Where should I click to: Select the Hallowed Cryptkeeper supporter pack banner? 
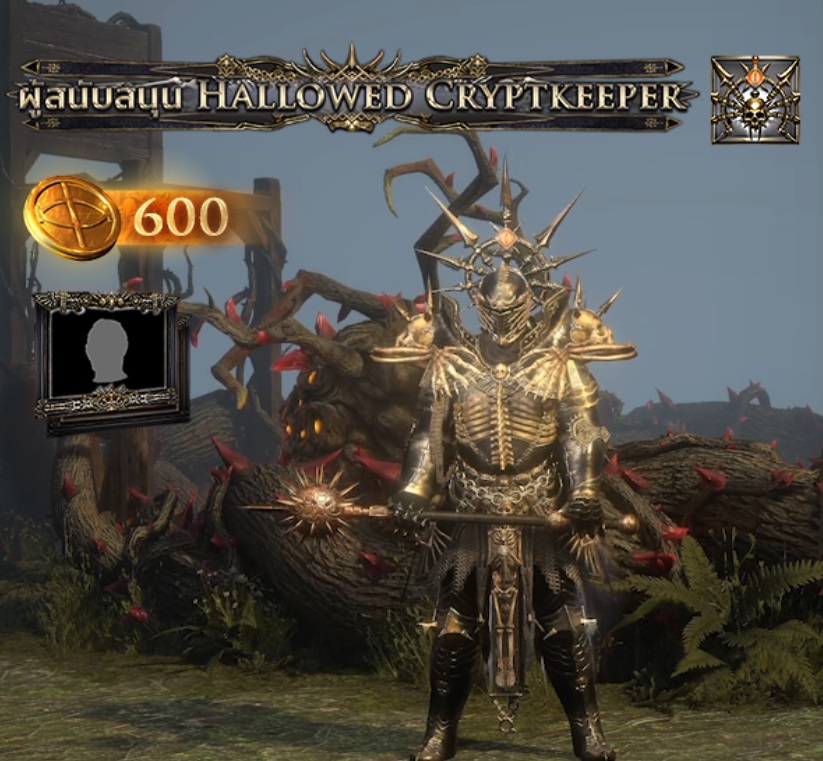[x=350, y=95]
